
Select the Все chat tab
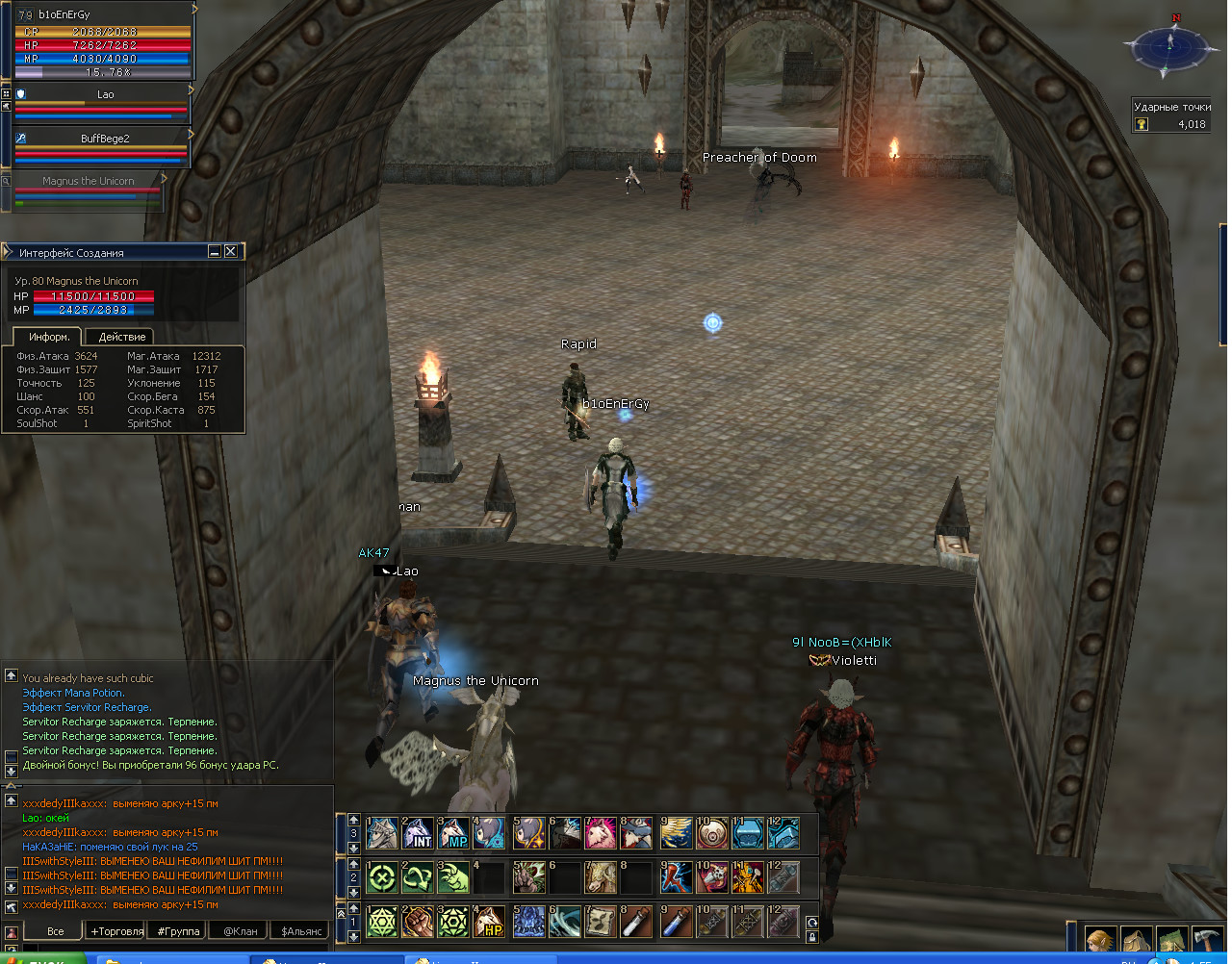coord(56,931)
